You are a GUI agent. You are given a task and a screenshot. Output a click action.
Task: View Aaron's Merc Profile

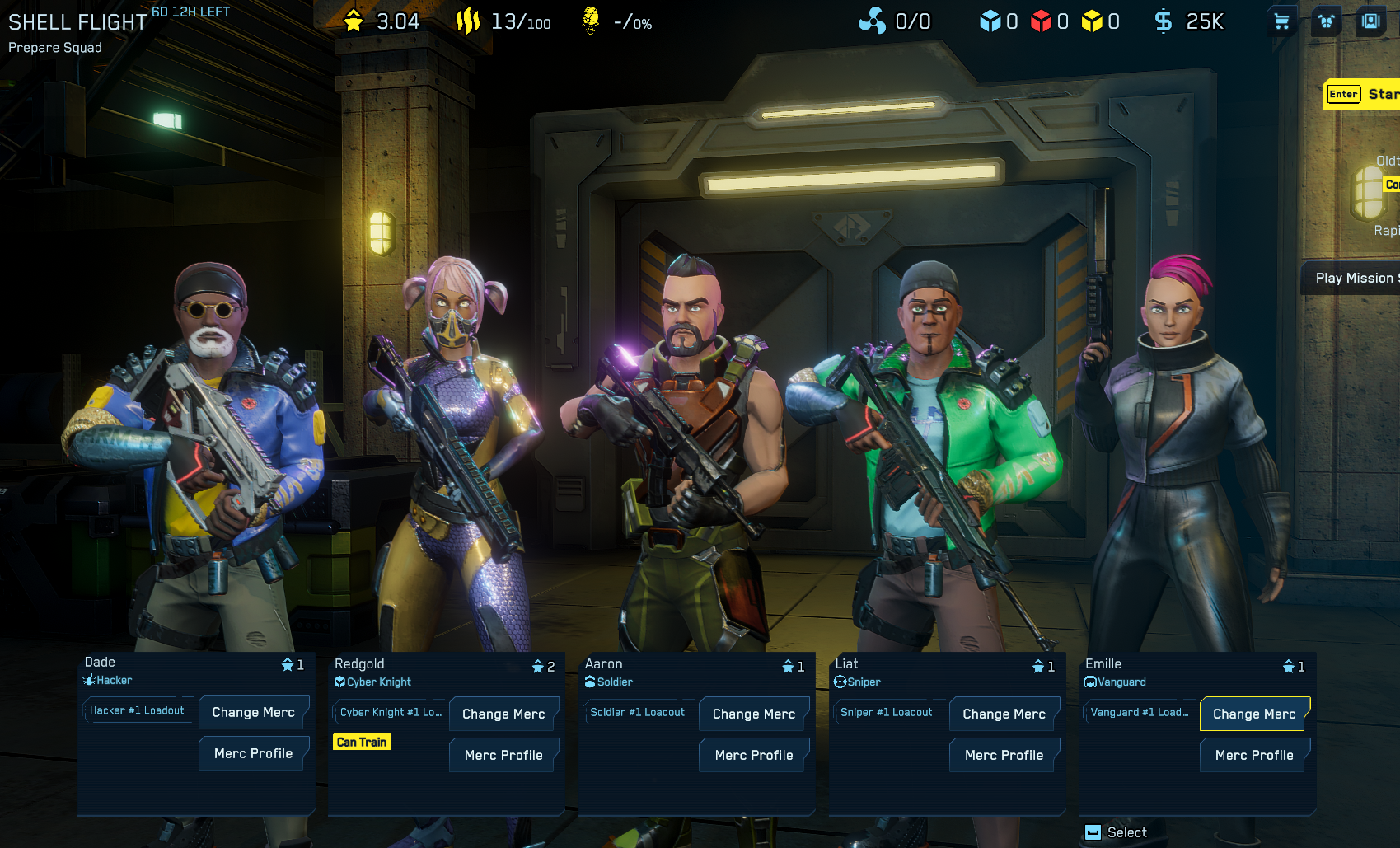click(x=754, y=755)
